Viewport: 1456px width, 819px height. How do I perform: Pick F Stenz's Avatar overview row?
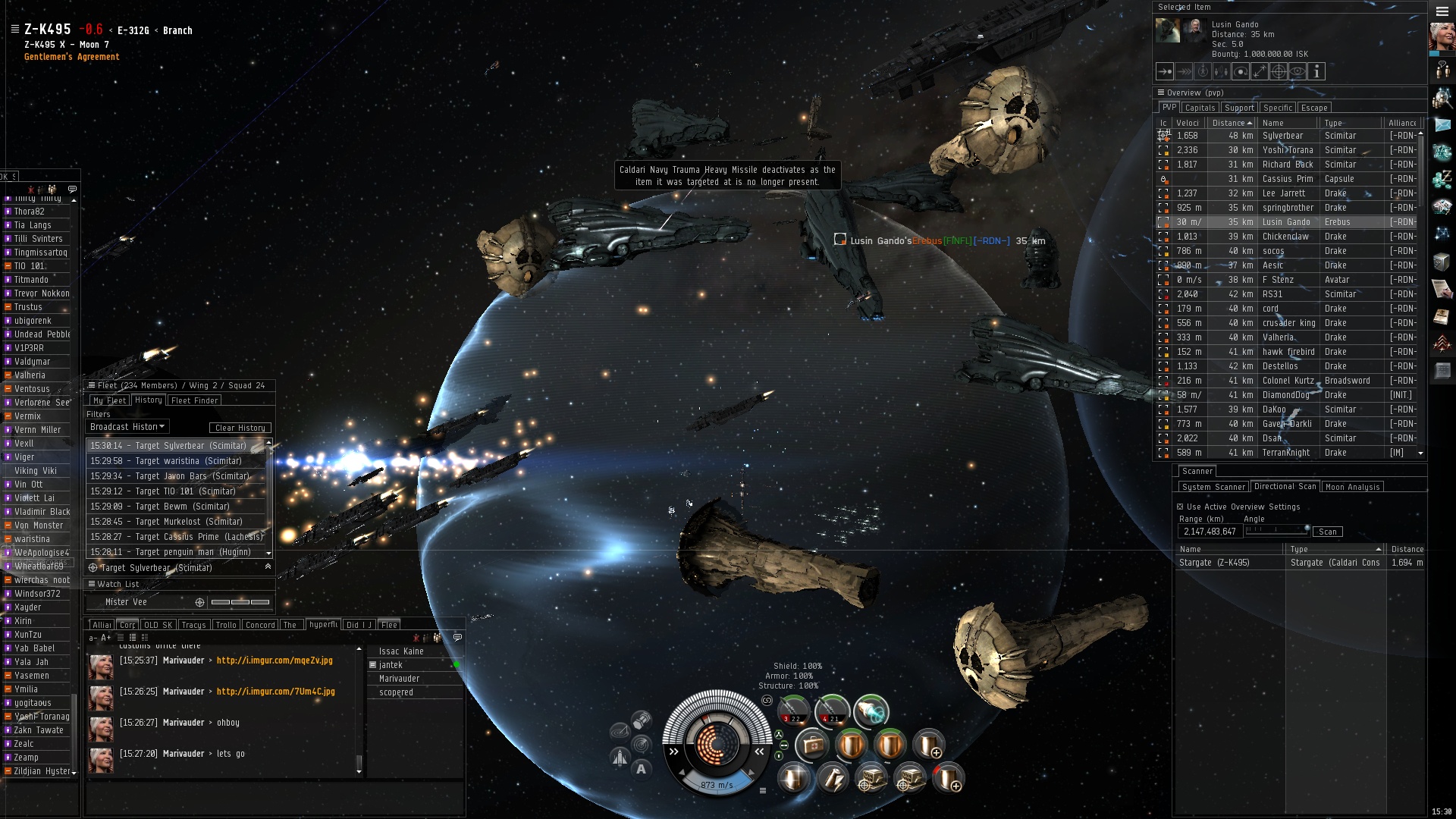tap(1282, 280)
